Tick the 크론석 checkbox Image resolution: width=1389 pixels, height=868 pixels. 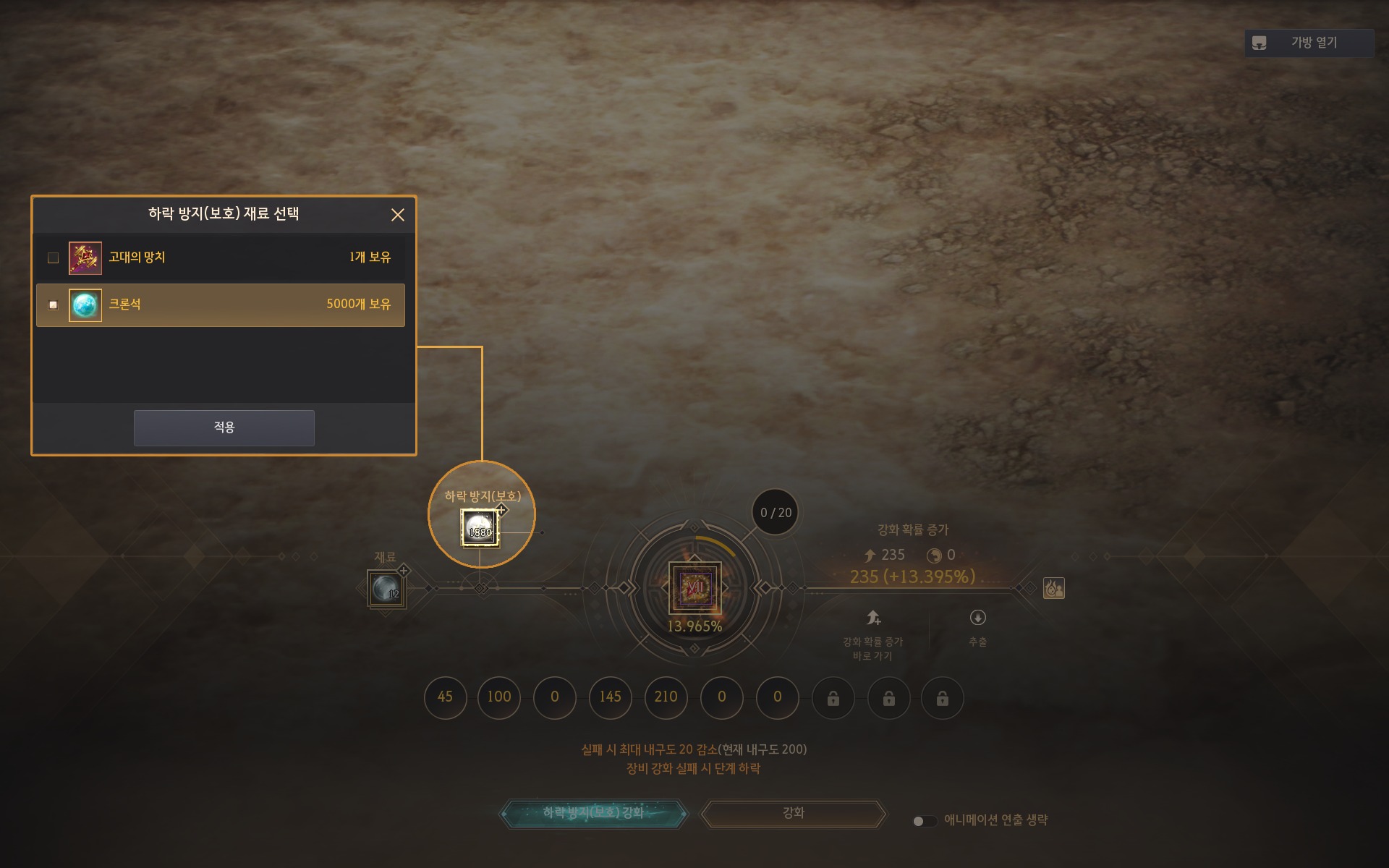click(53, 305)
